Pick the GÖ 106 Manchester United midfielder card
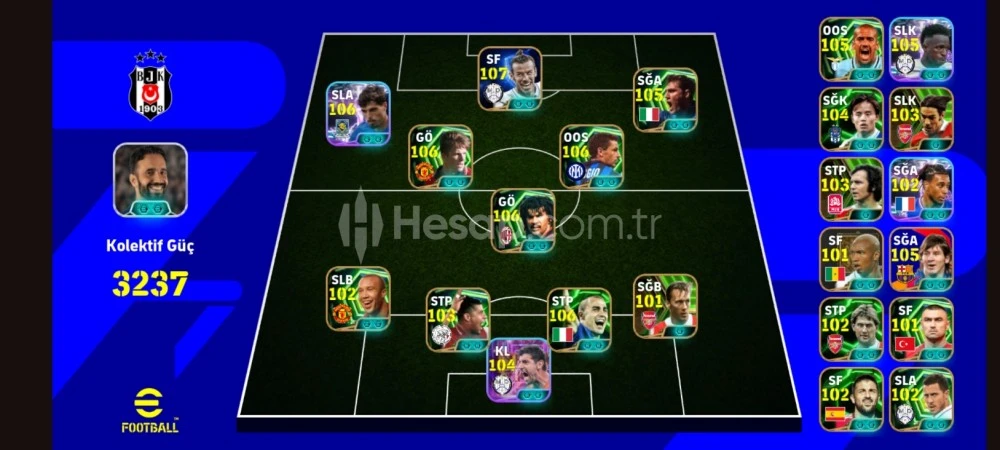The width and height of the screenshot is (1000, 450). click(x=440, y=156)
